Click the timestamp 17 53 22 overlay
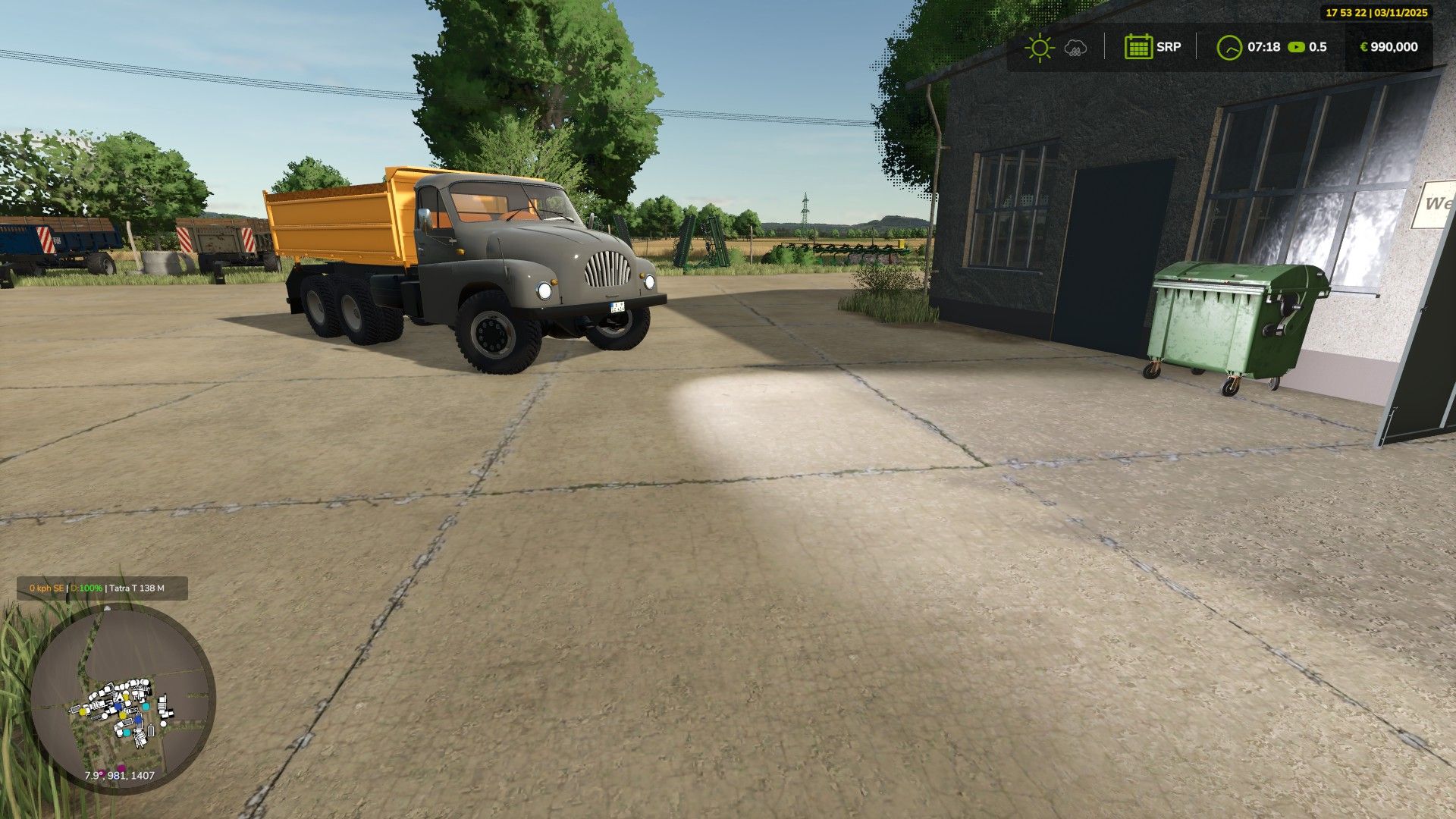Screen dimensions: 1456x819 pos(1346,11)
